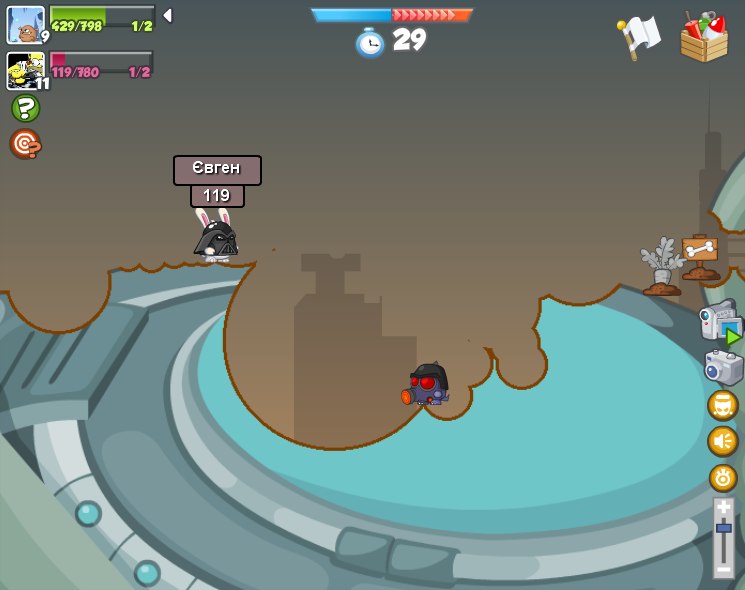Toggle sound with the speaker button
Viewport: 745px width, 590px height.
pyautogui.click(x=722, y=441)
